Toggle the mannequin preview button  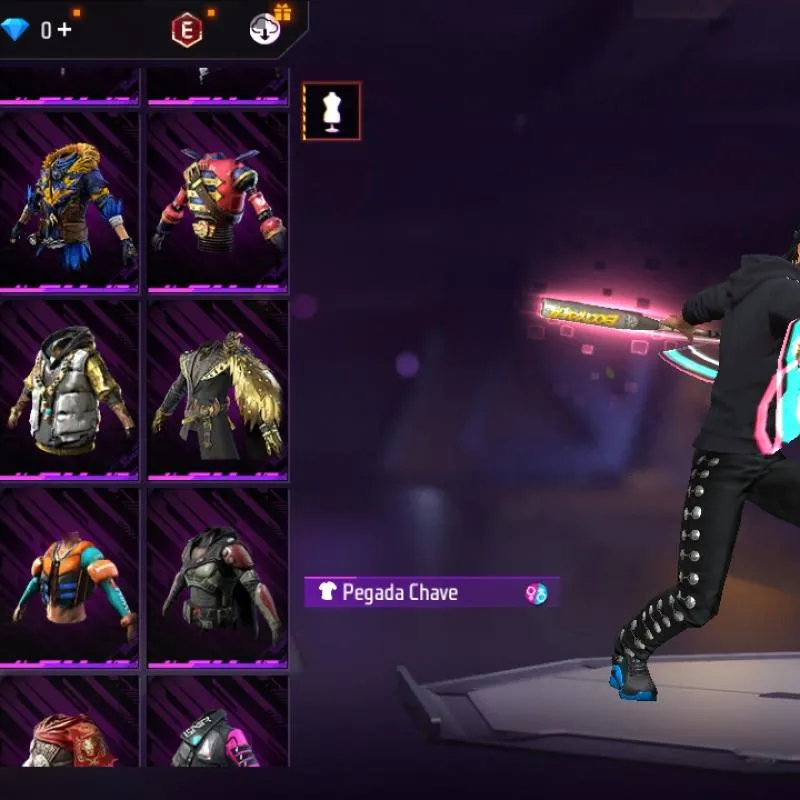pyautogui.click(x=332, y=111)
